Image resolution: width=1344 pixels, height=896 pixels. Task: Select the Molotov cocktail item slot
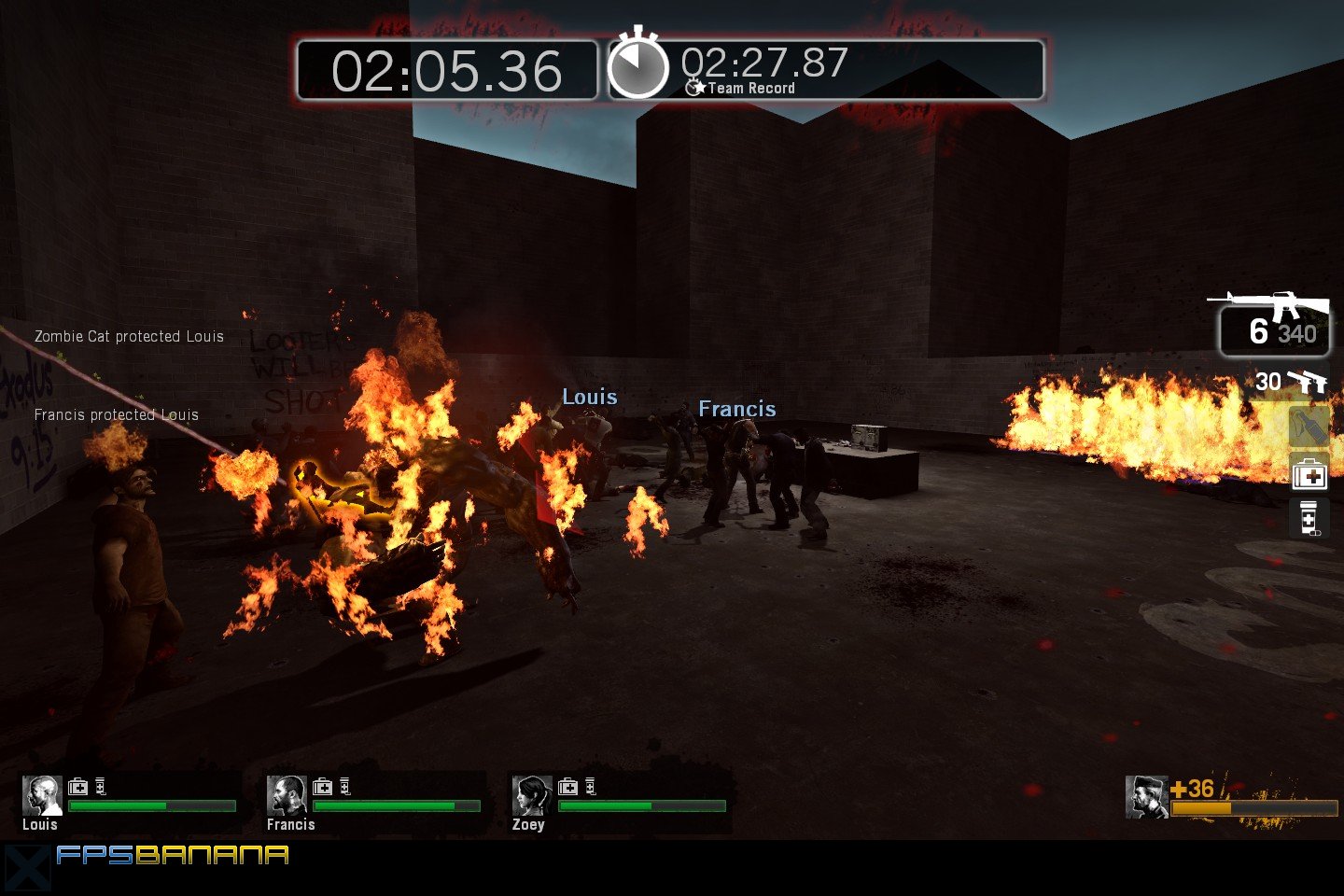[x=1309, y=427]
